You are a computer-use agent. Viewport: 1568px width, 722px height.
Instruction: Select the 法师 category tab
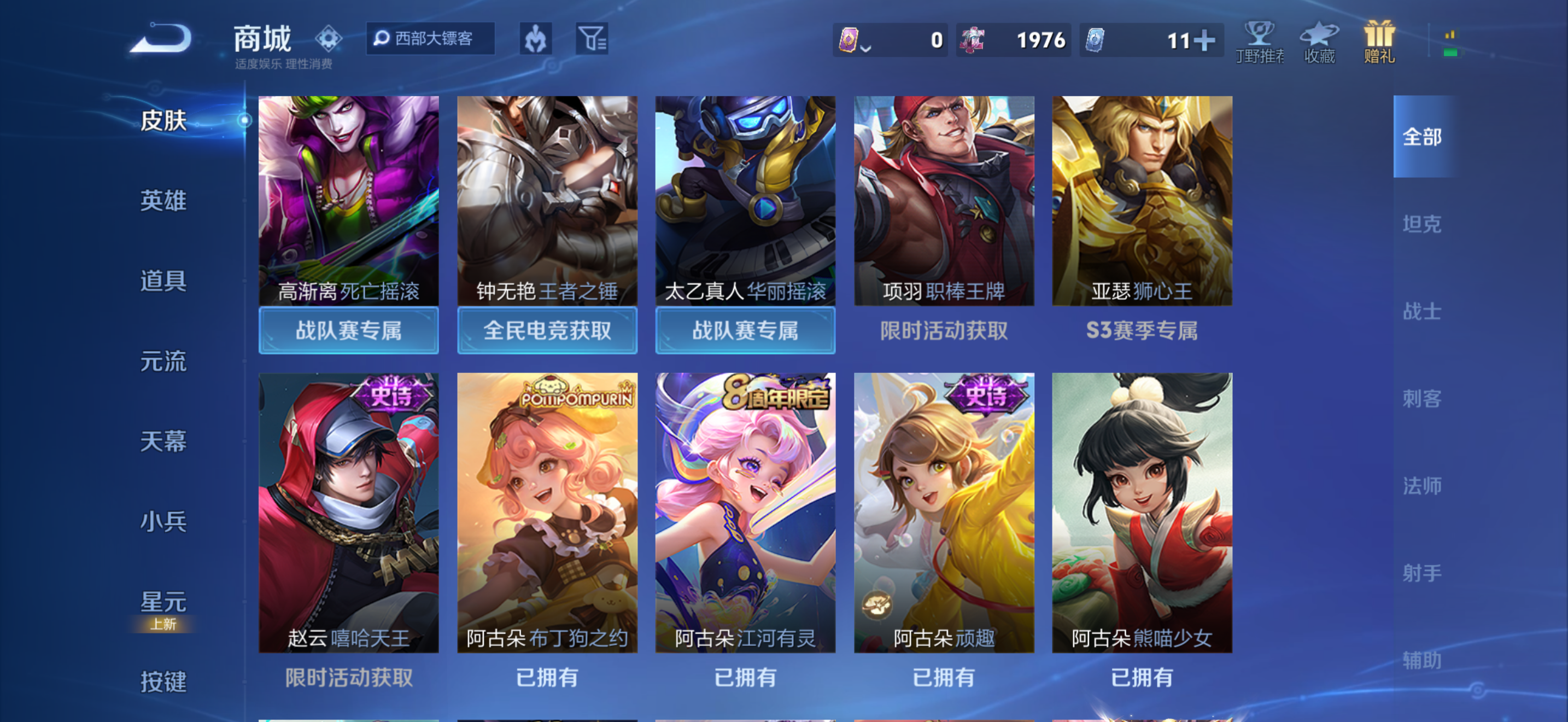click(x=1423, y=486)
